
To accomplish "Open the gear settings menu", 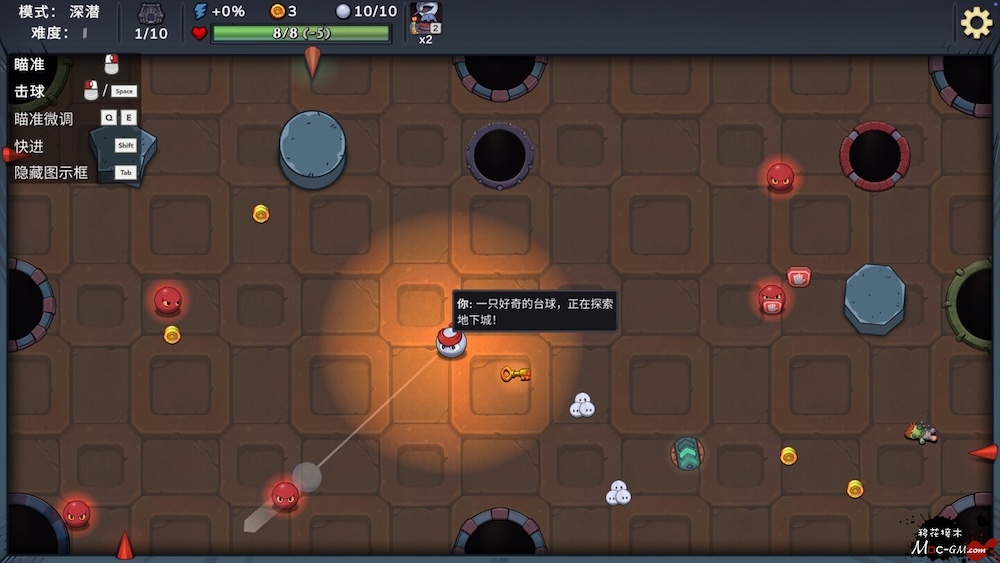I will point(976,22).
